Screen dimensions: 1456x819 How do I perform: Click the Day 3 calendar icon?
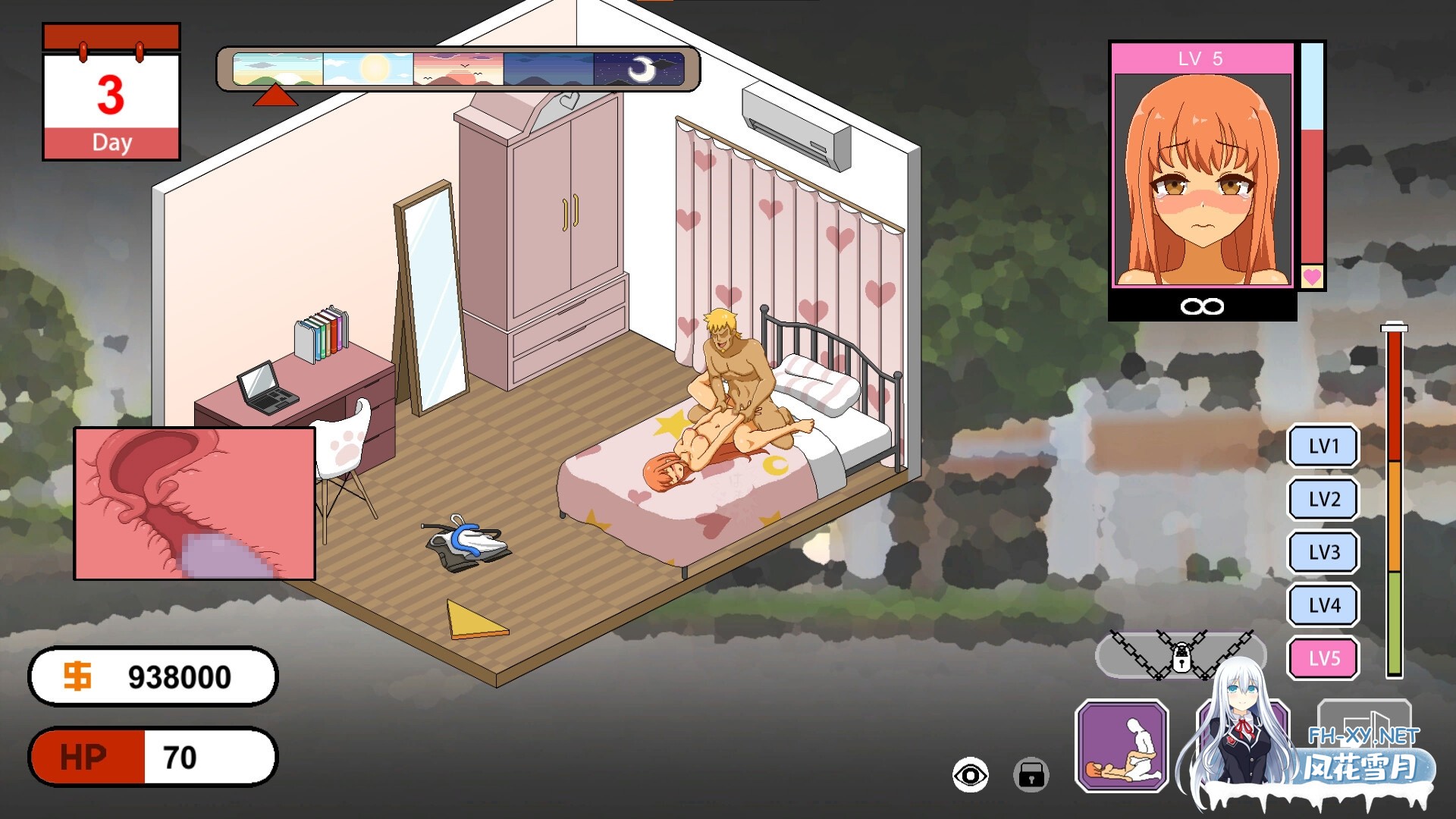click(x=111, y=91)
